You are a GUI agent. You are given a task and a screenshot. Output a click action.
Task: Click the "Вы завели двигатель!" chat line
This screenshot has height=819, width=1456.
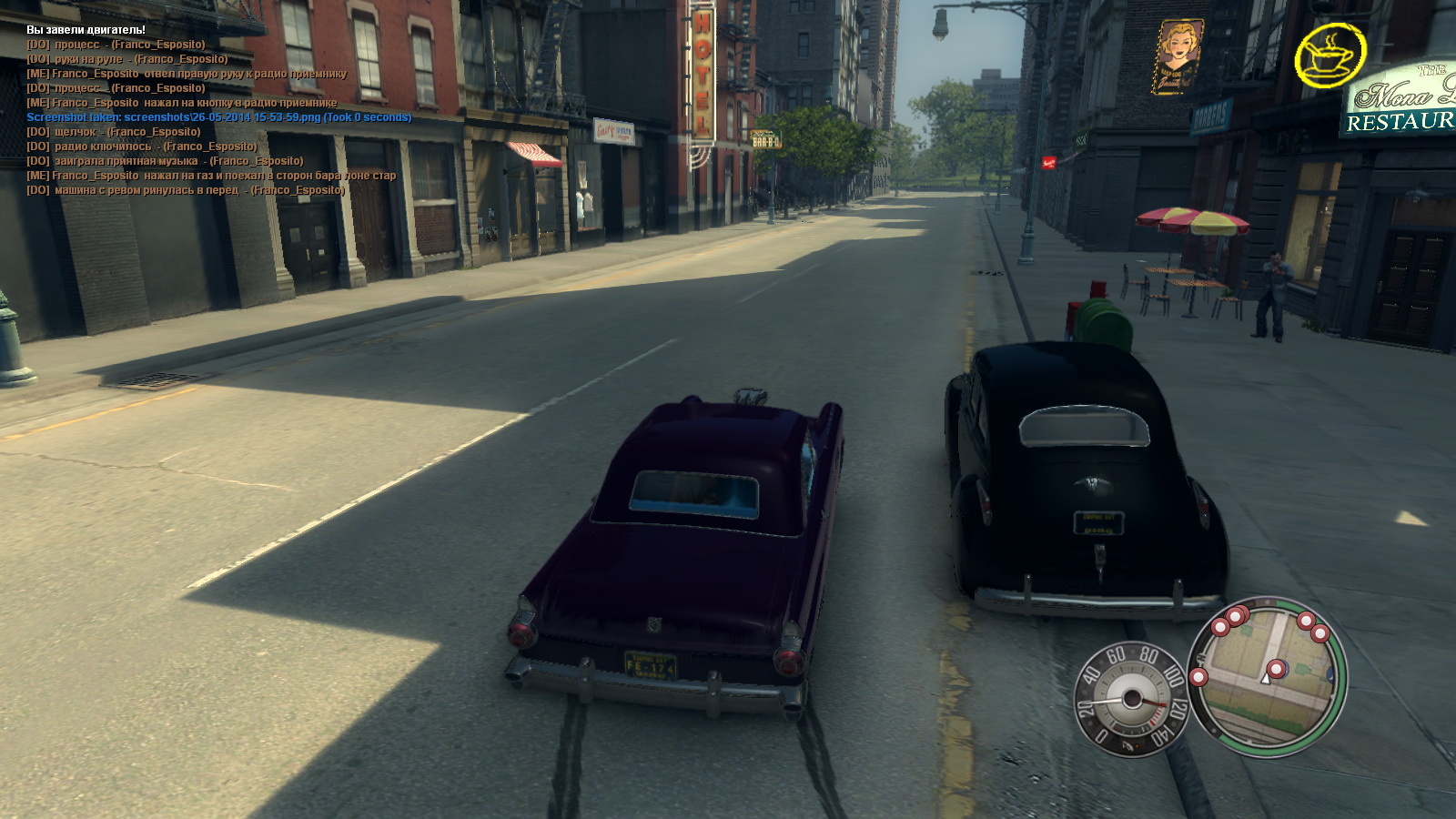coord(86,30)
